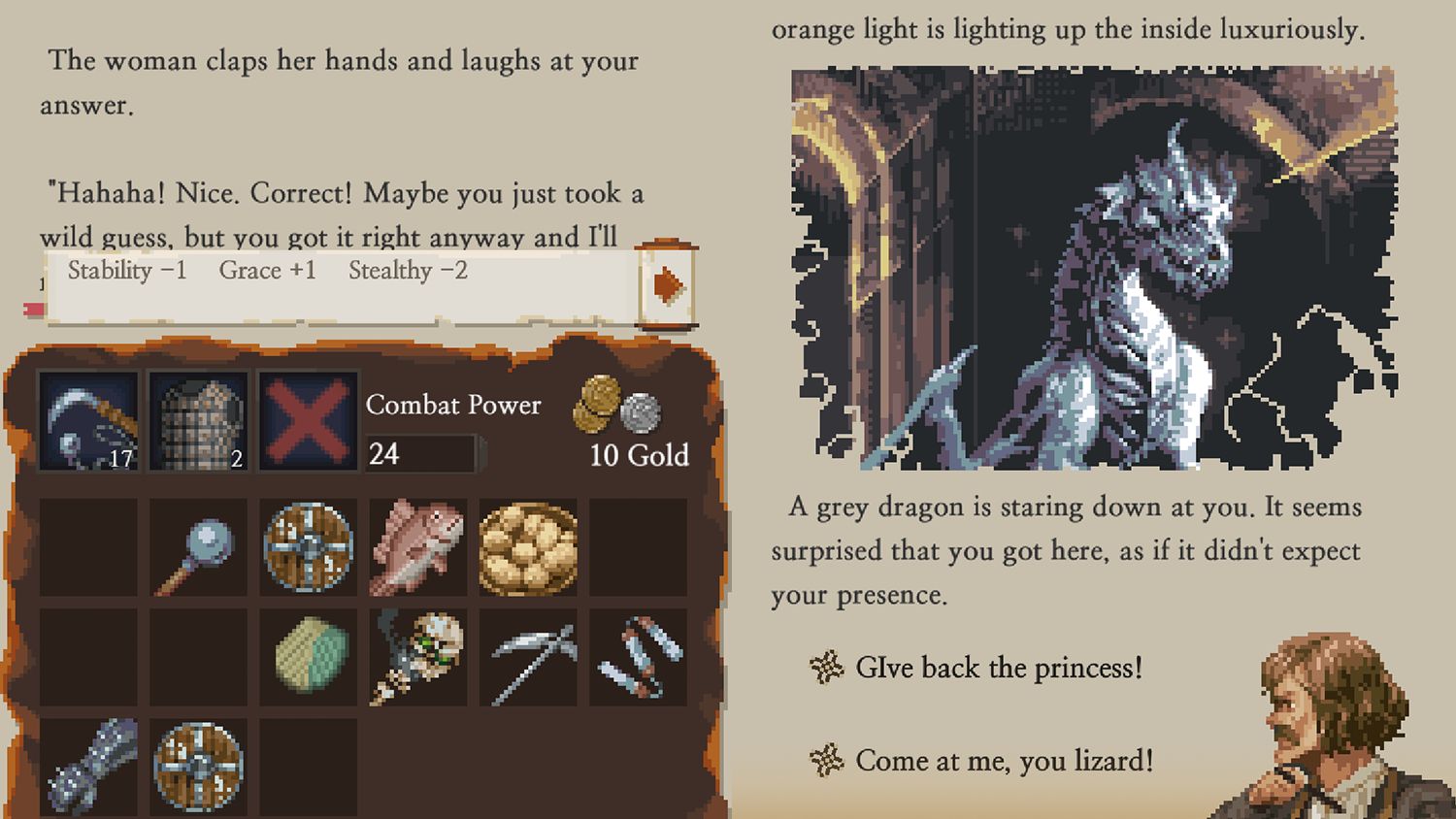1456x819 pixels.
Task: Click the red X empty shield slot
Action: pos(307,421)
